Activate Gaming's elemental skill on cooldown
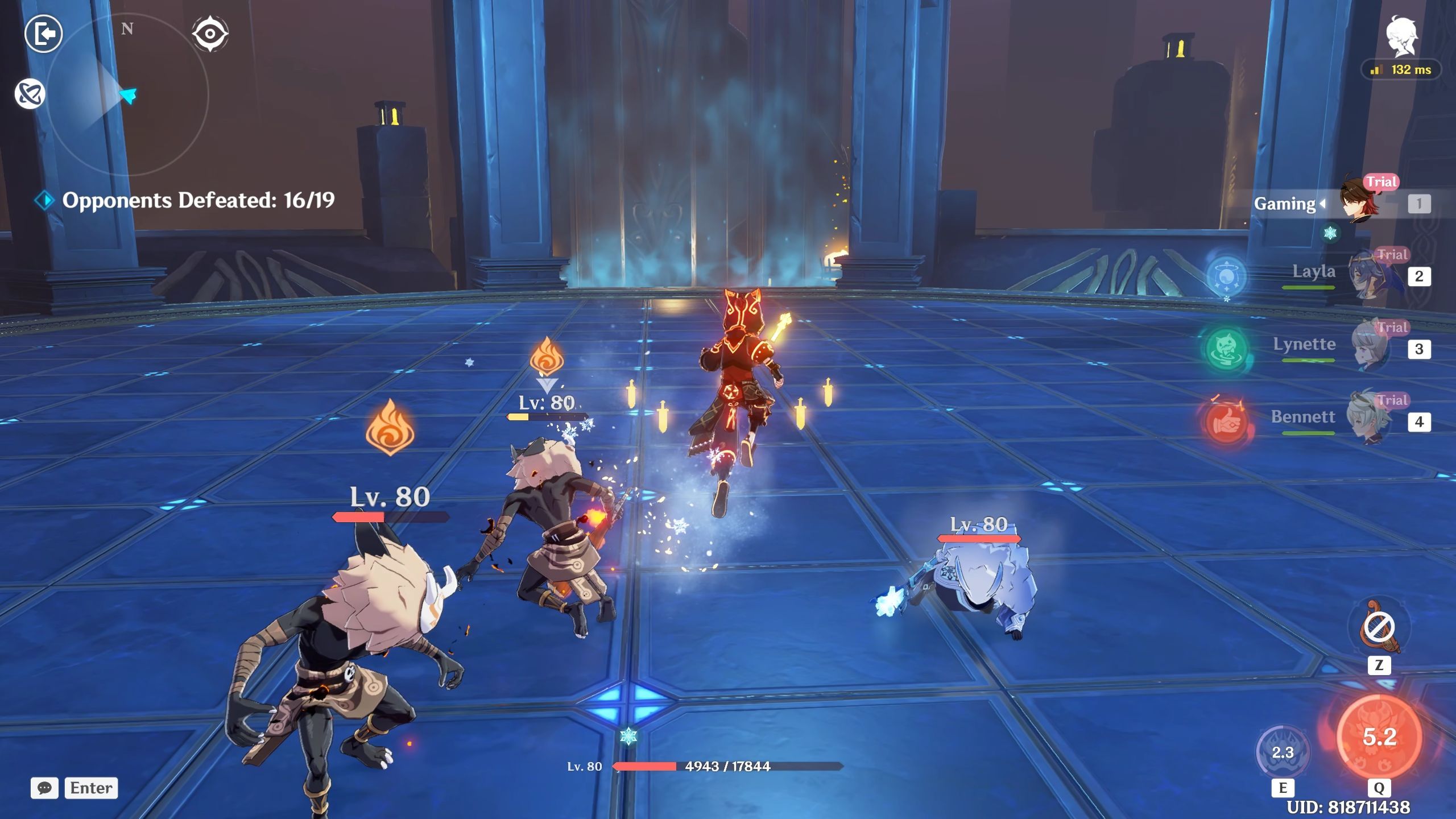The height and width of the screenshot is (819, 1456). point(1283,752)
